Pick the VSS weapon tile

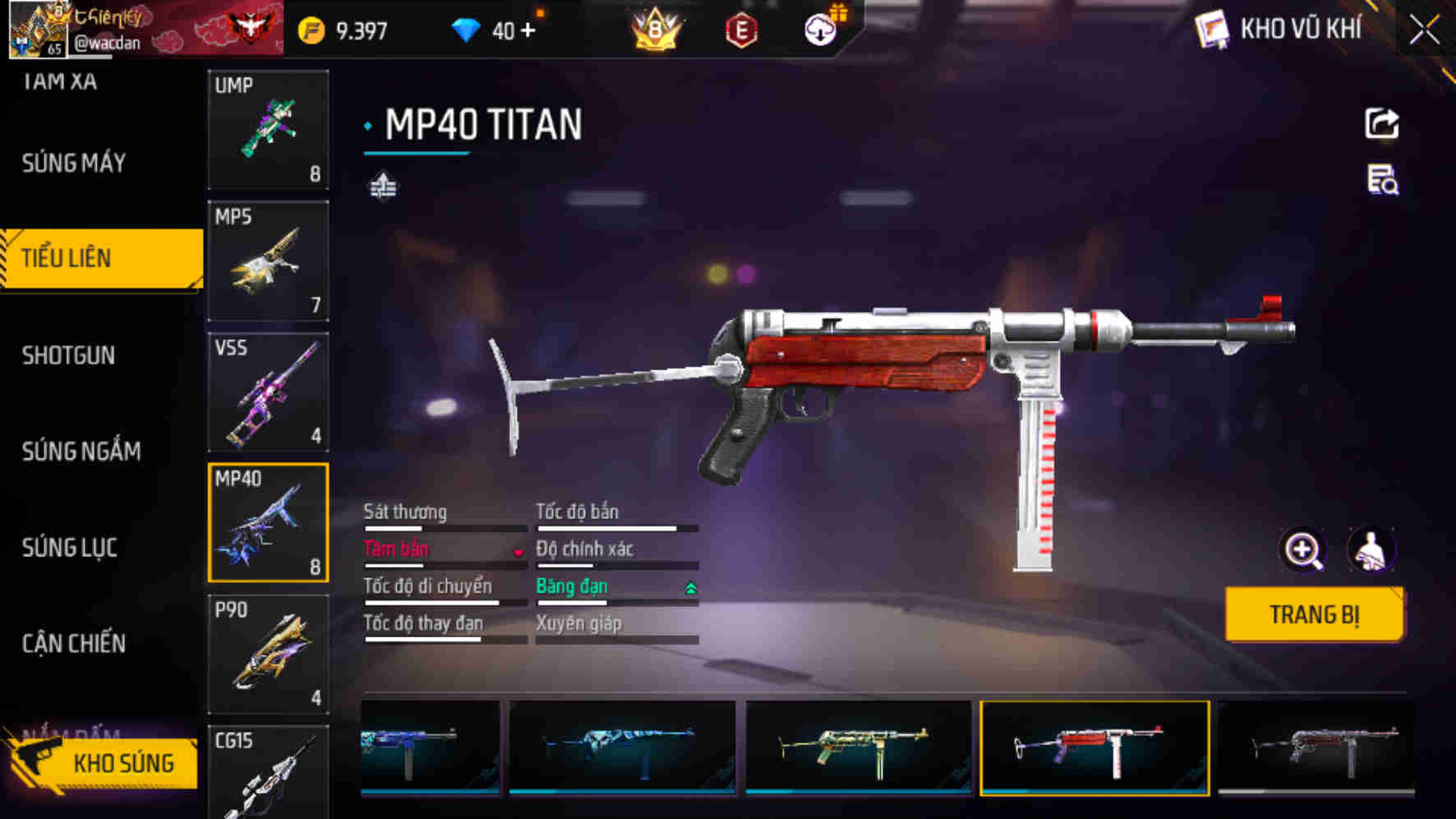268,392
